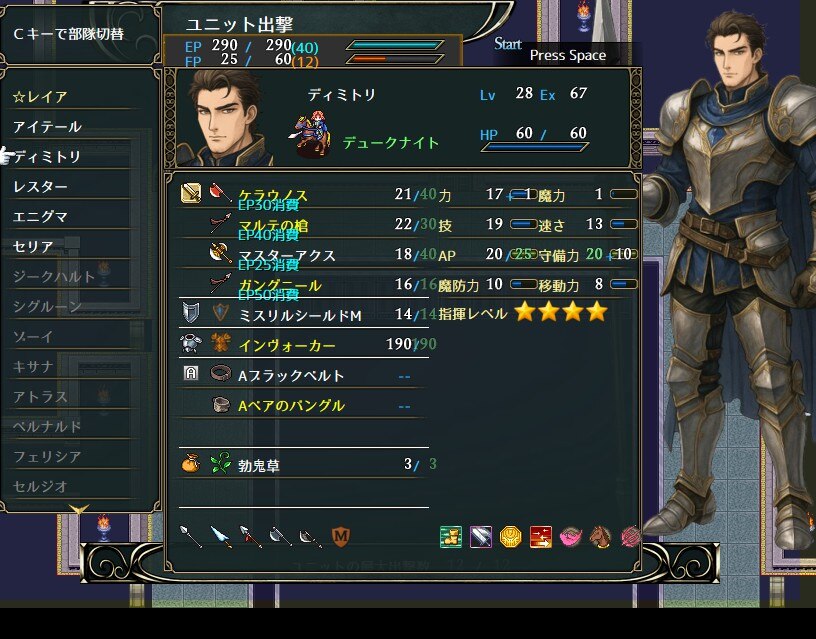Select the ディミトリ unit entry

tap(47, 157)
